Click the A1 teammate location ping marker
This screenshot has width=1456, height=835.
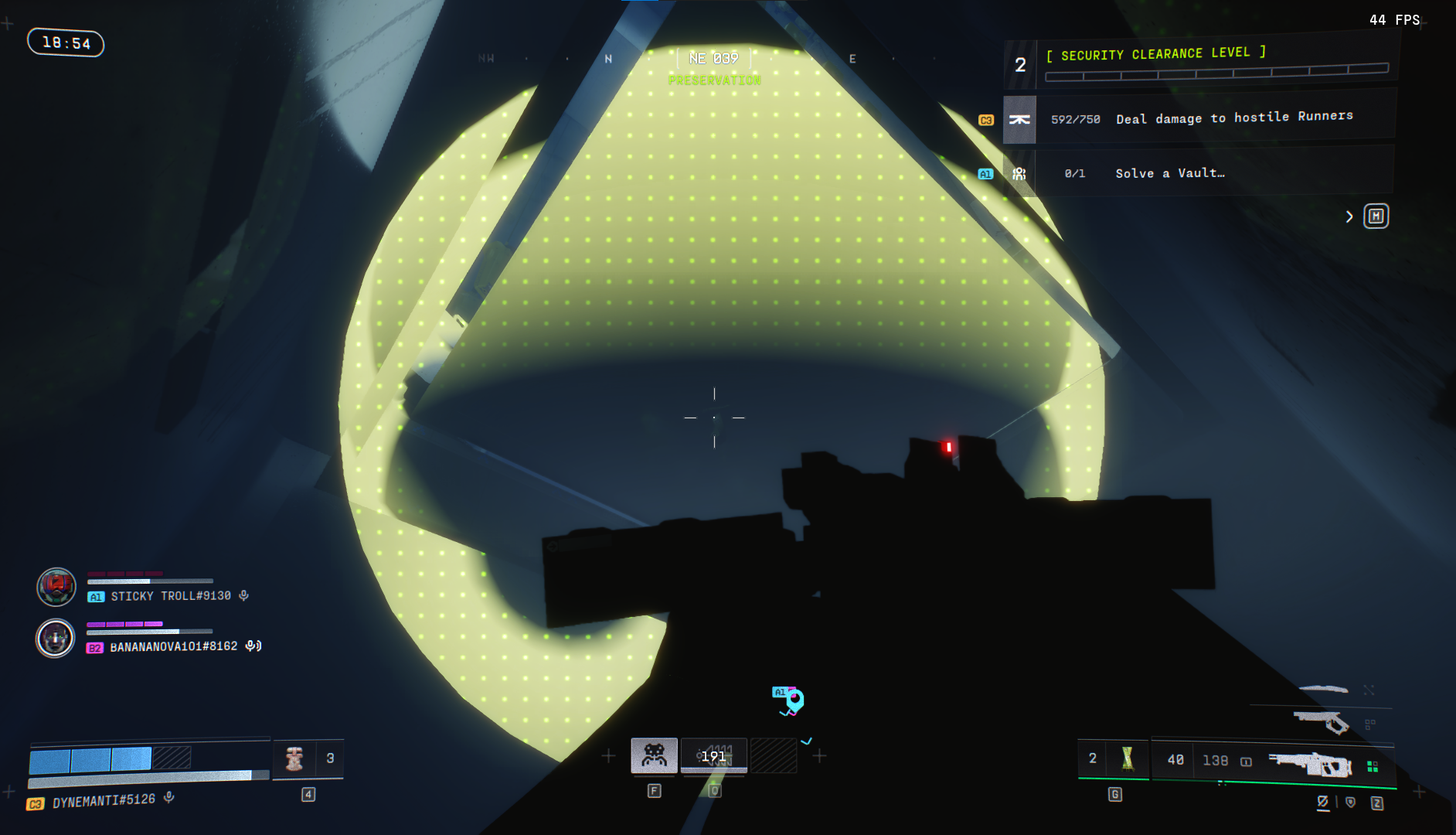pos(794,700)
